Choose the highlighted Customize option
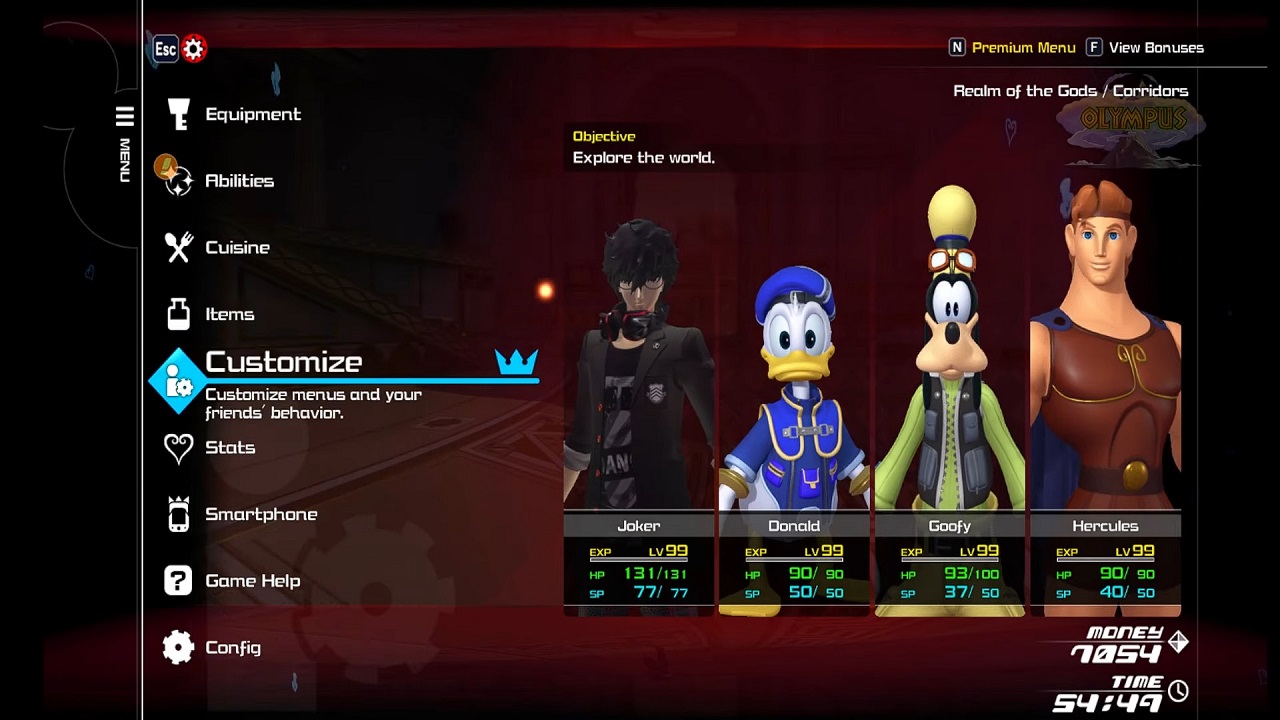The image size is (1280, 720). coord(284,363)
